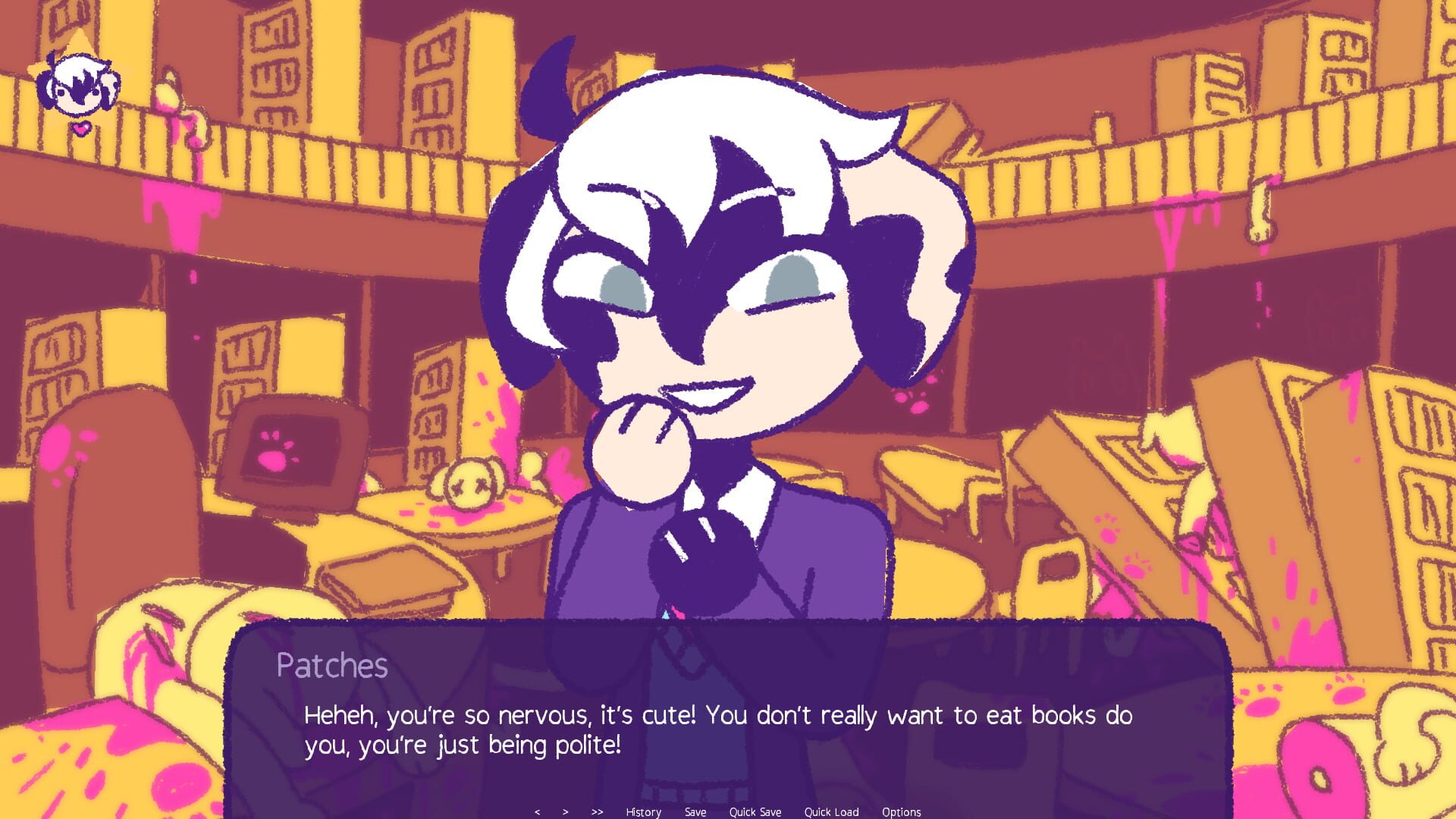Open the Options menu
Screen dimensions: 1456x819
pyautogui.click(x=902, y=811)
